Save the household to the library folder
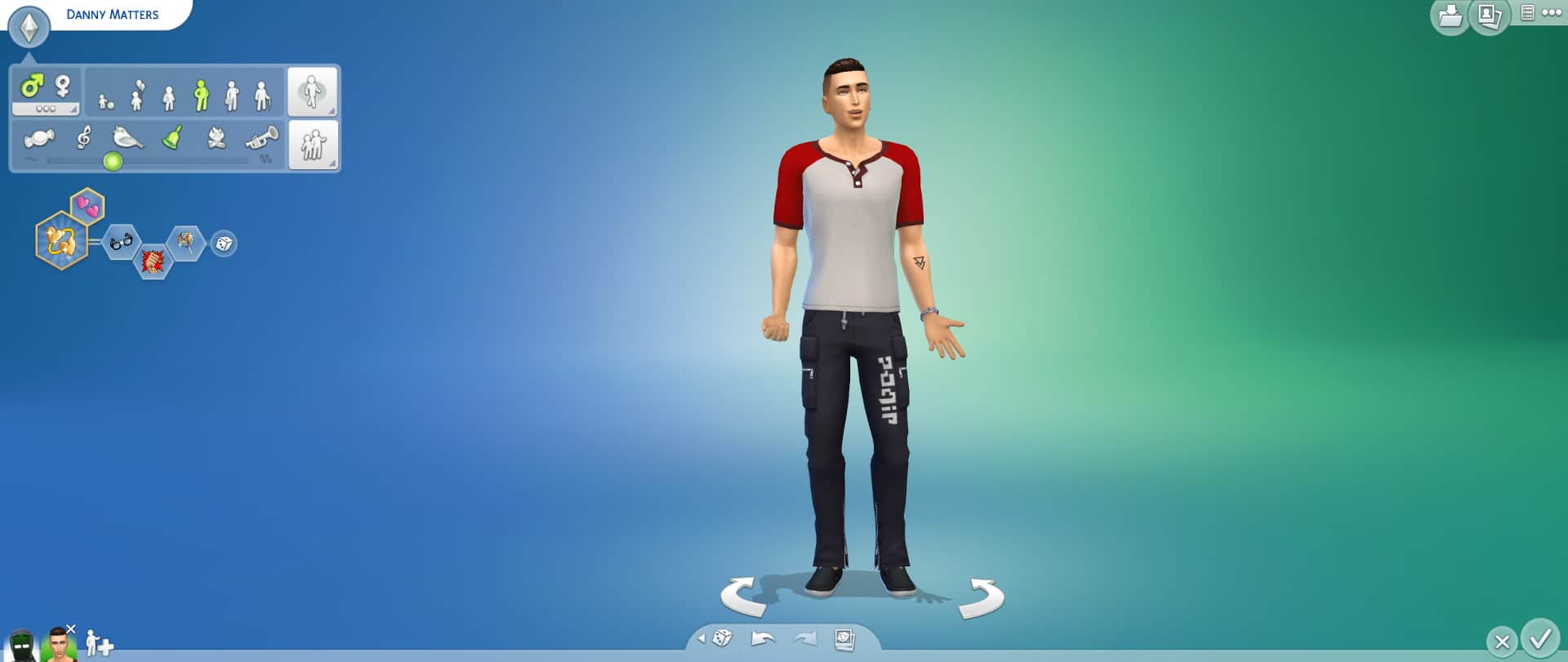Screen dimensions: 1568x662 (x=1450, y=16)
